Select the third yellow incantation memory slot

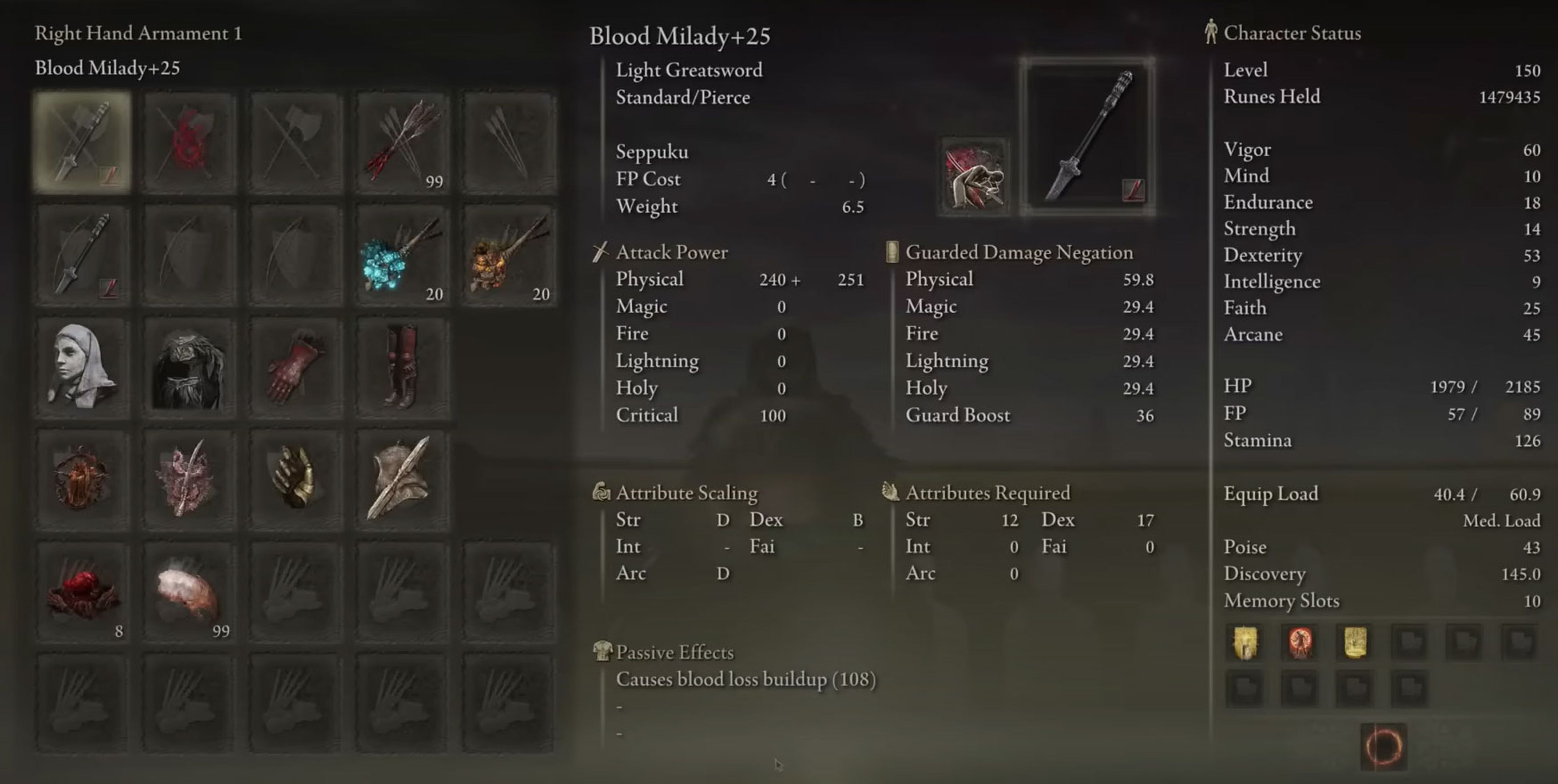[x=1354, y=642]
